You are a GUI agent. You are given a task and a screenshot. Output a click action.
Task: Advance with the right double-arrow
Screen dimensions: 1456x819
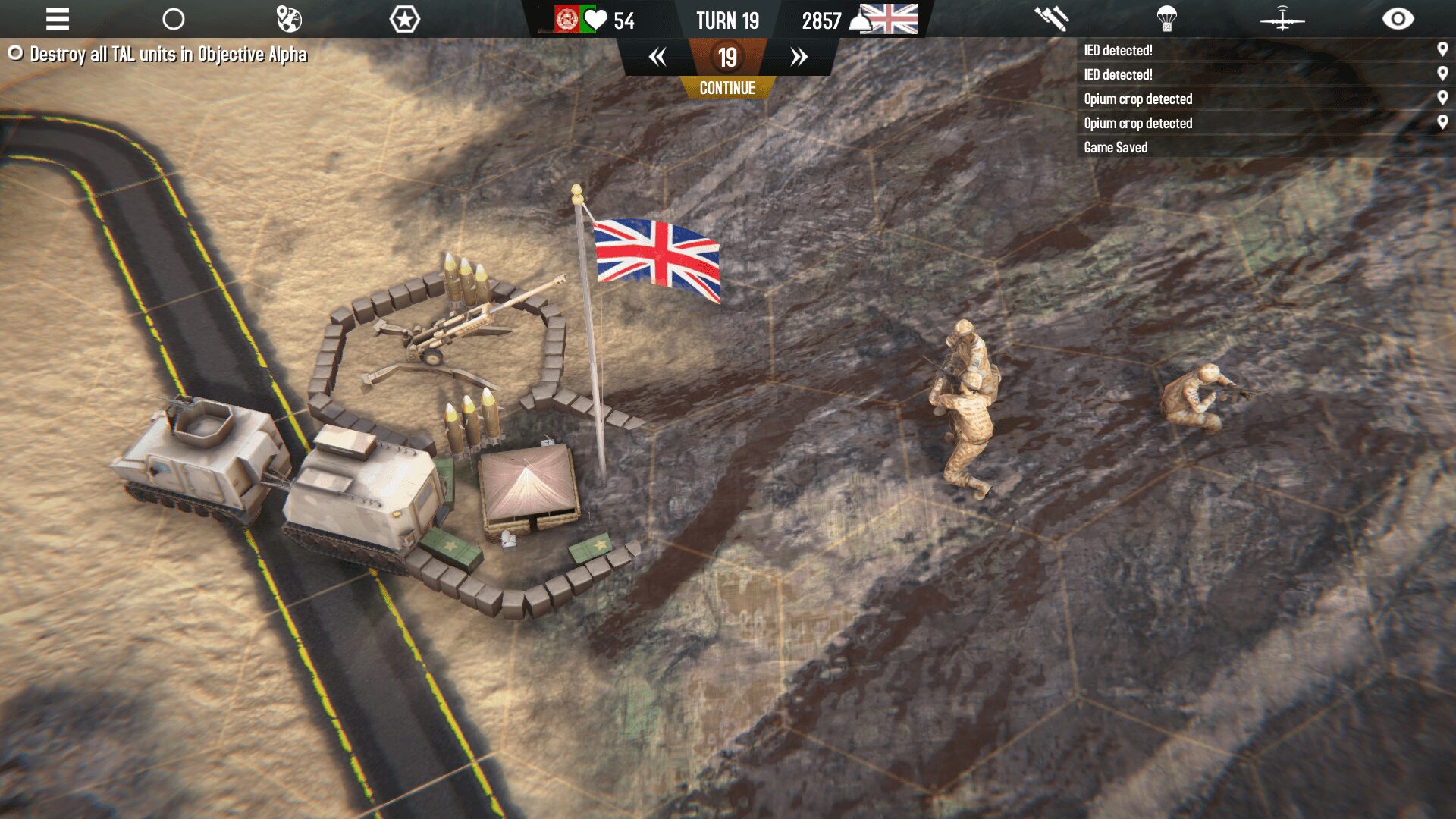(799, 57)
